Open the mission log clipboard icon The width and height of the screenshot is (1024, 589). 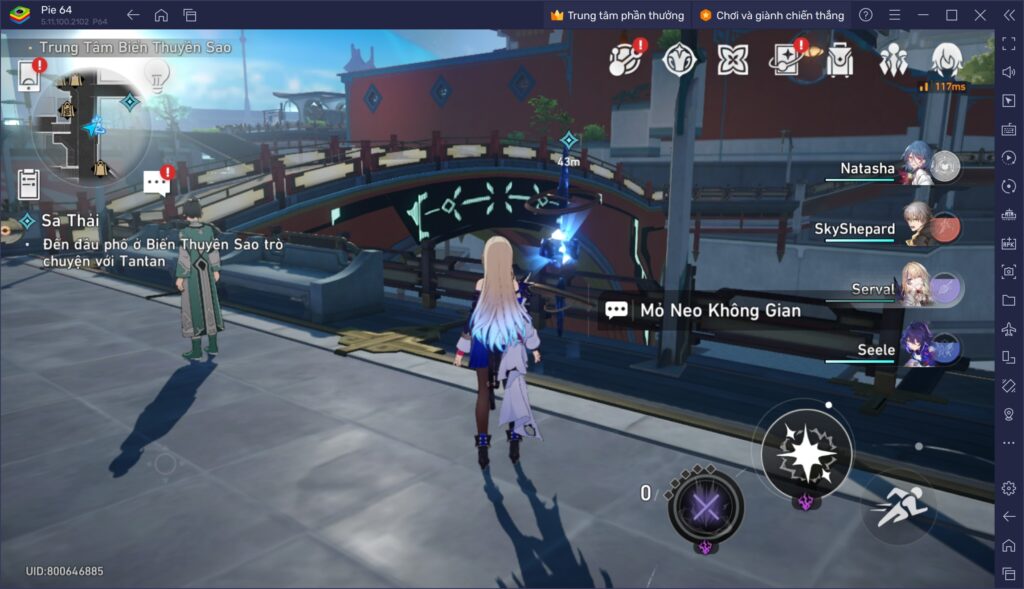[x=29, y=184]
